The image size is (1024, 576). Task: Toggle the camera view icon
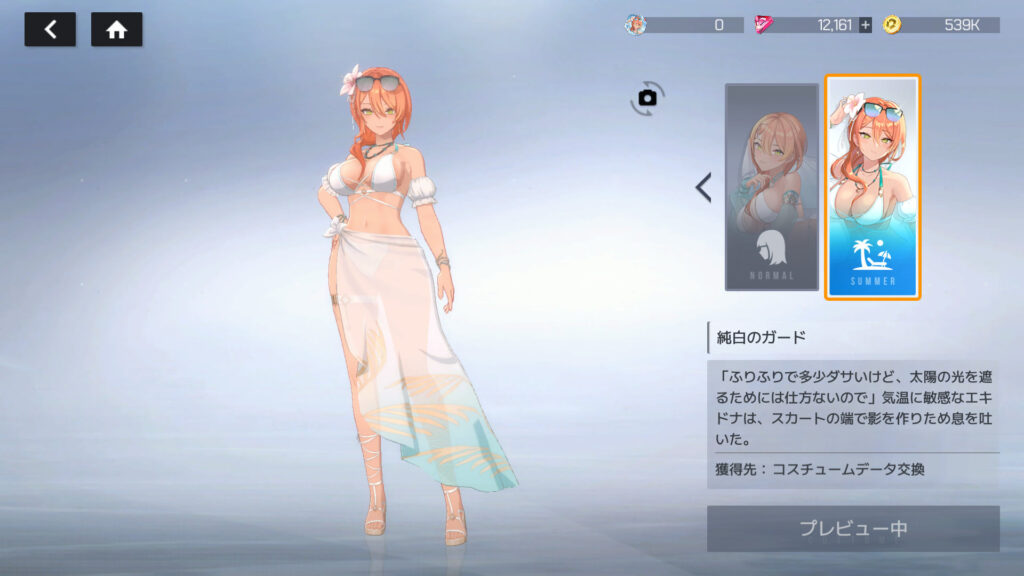point(647,97)
